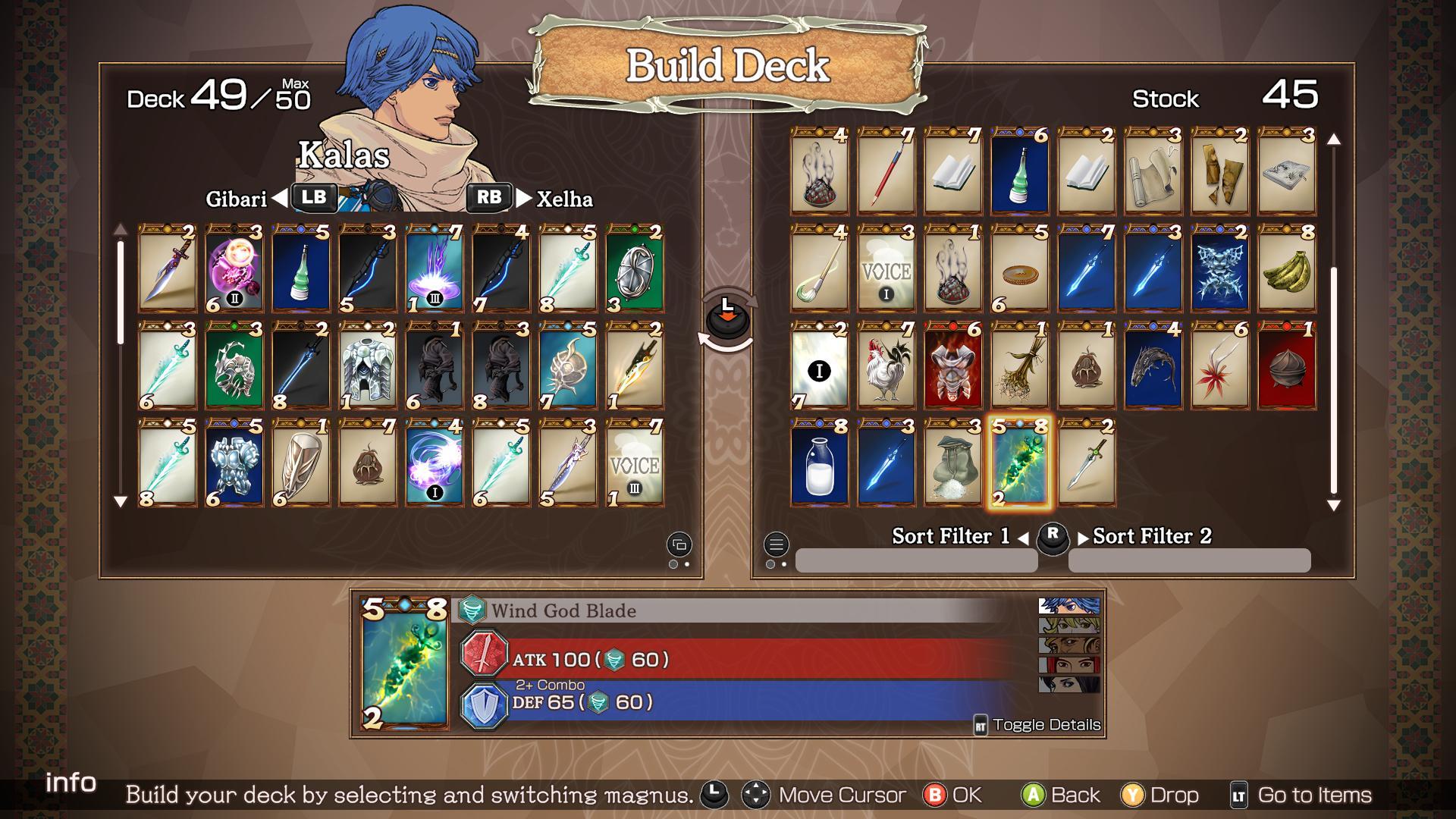Select the red armor card in Stock
Screen dimensions: 1456x819
point(952,366)
